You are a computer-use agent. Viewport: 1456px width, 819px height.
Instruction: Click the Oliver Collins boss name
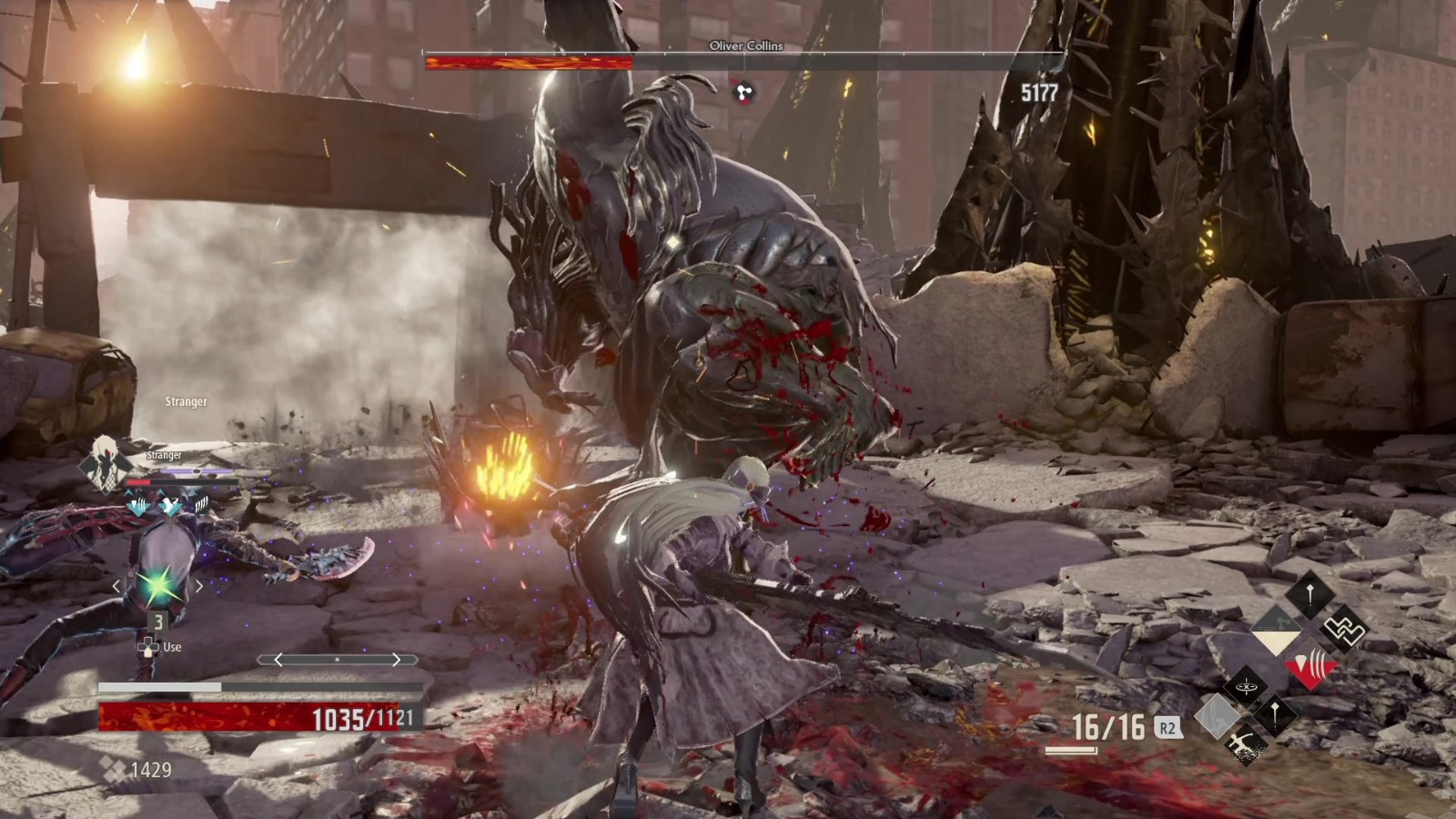[746, 46]
